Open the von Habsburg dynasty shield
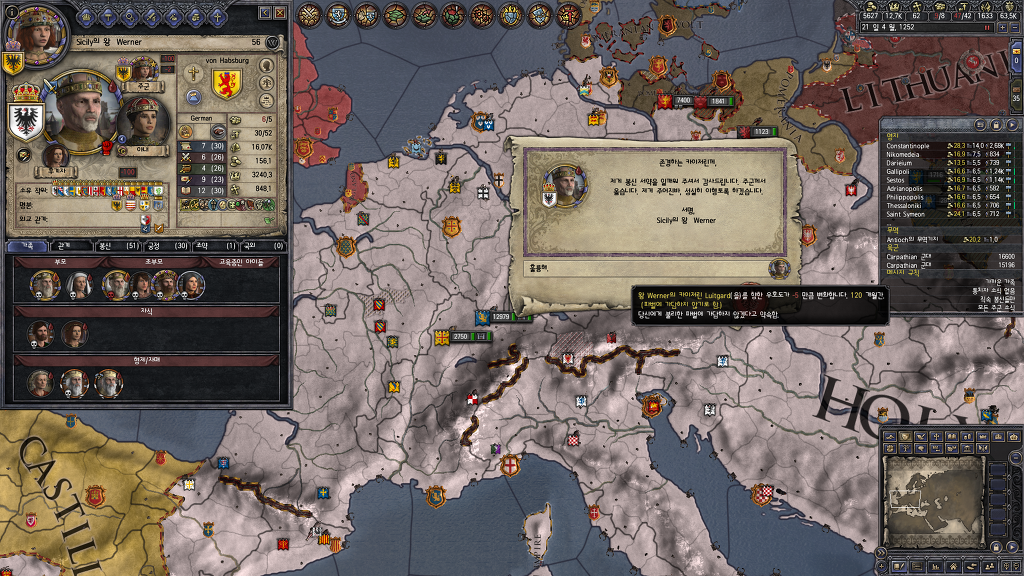Image resolution: width=1024 pixels, height=576 pixels. [227, 82]
